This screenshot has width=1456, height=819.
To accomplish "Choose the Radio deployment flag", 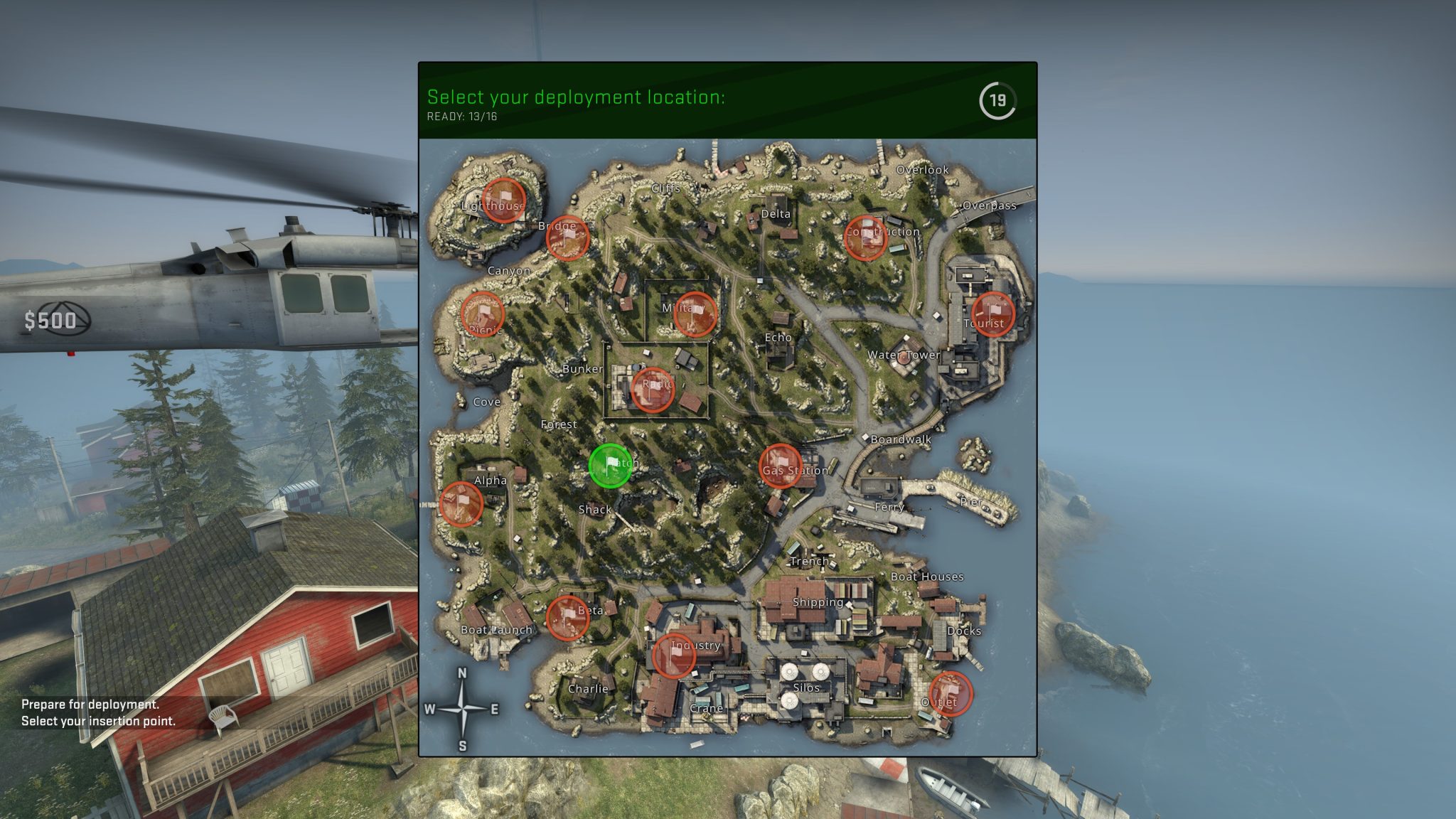I will click(x=652, y=390).
